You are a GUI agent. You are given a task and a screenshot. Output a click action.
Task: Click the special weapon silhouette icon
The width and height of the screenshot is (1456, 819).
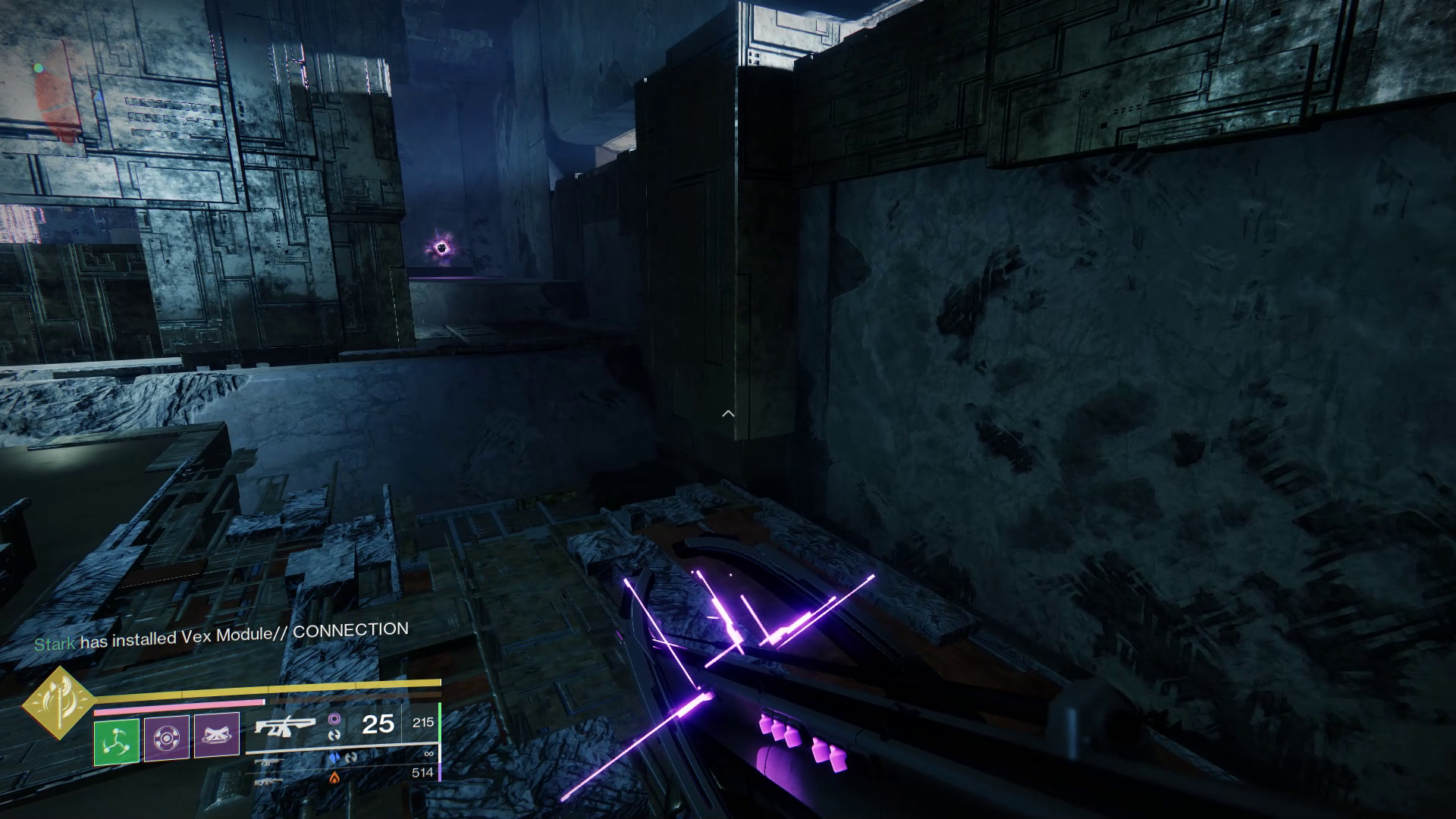point(267,762)
